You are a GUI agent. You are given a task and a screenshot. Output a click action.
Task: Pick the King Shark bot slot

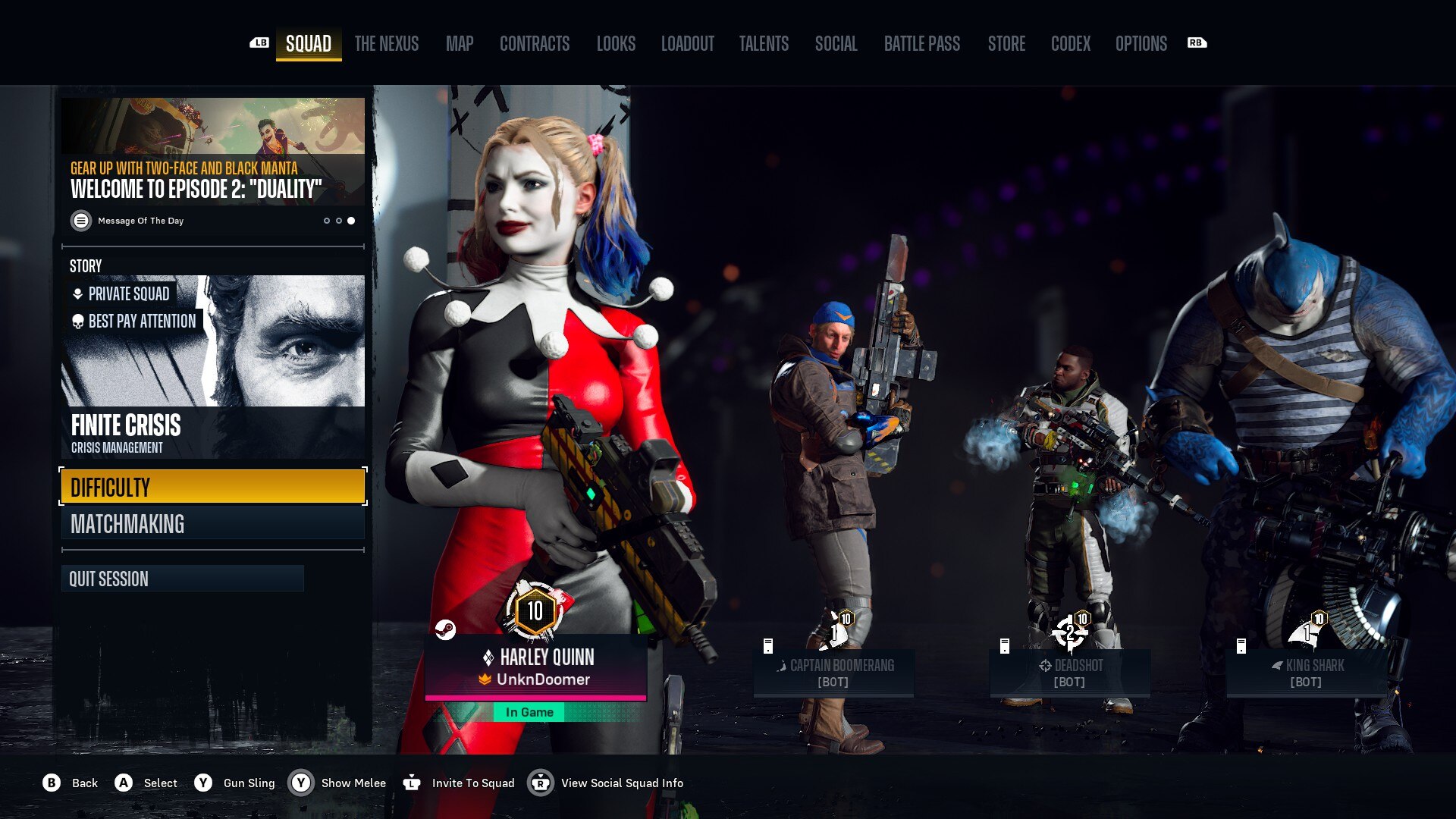click(x=1306, y=672)
